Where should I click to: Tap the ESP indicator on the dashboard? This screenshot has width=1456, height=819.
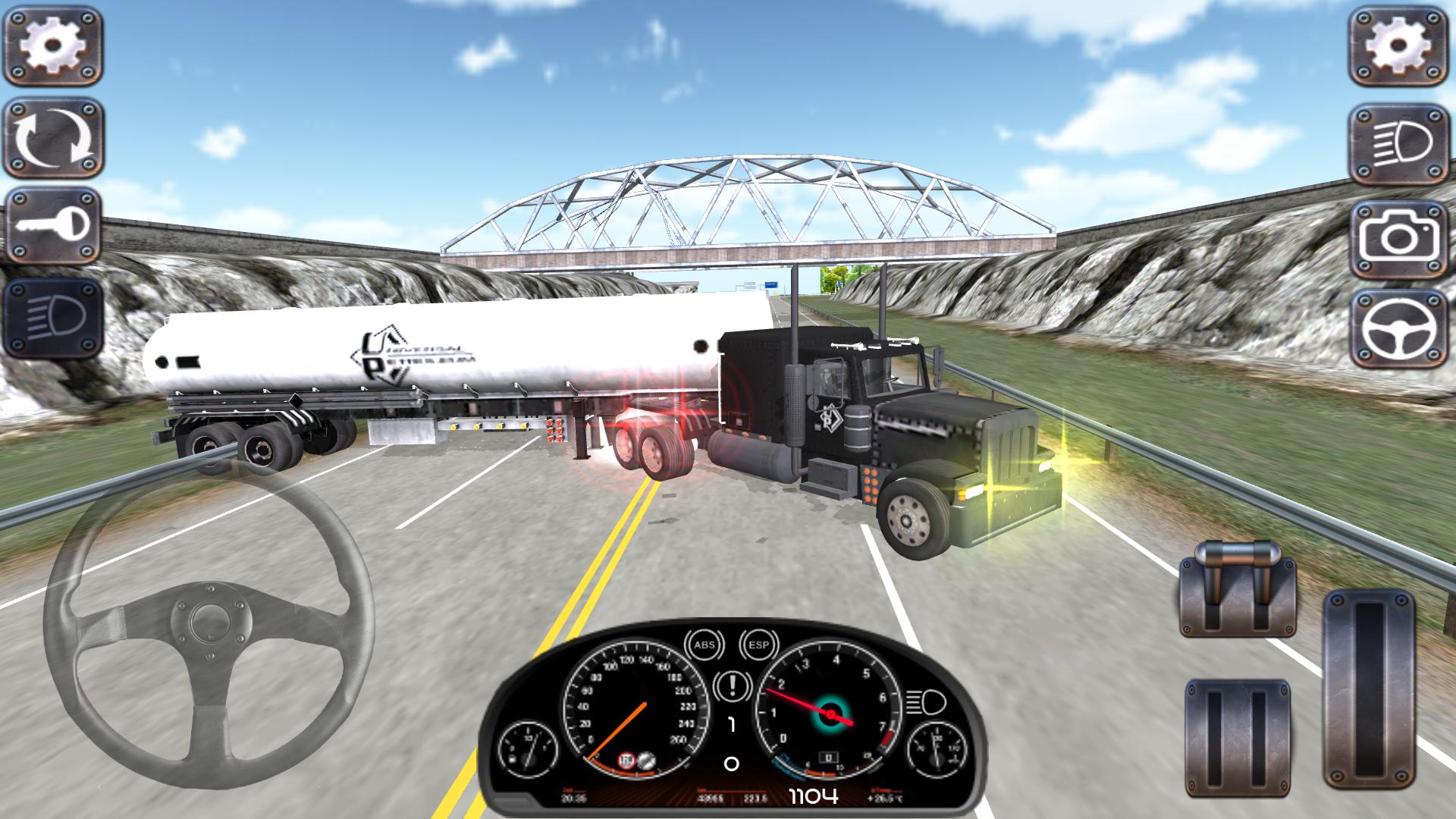coord(759,645)
